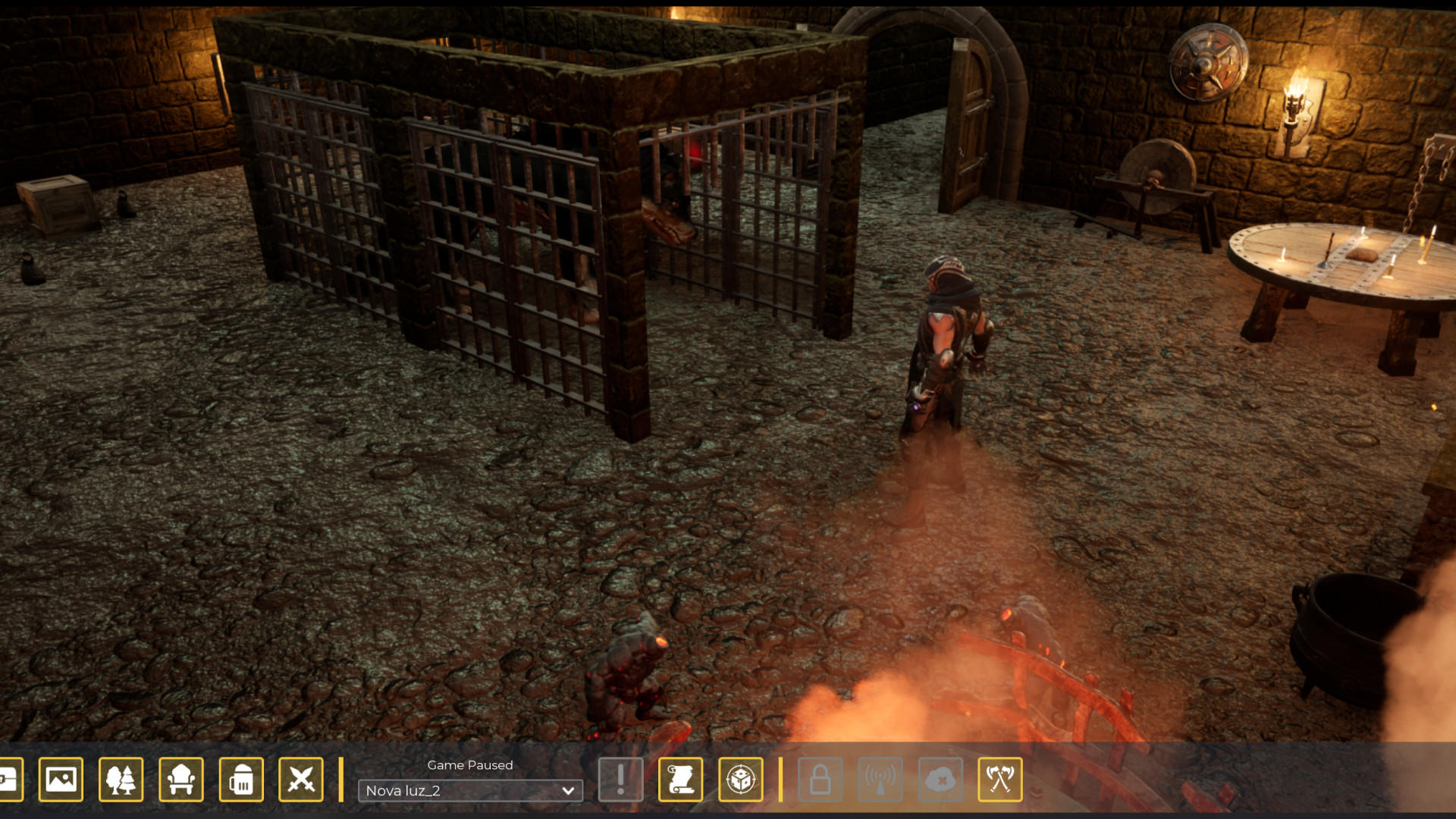Activate the dice target icon
The image size is (1456, 819).
point(740,780)
